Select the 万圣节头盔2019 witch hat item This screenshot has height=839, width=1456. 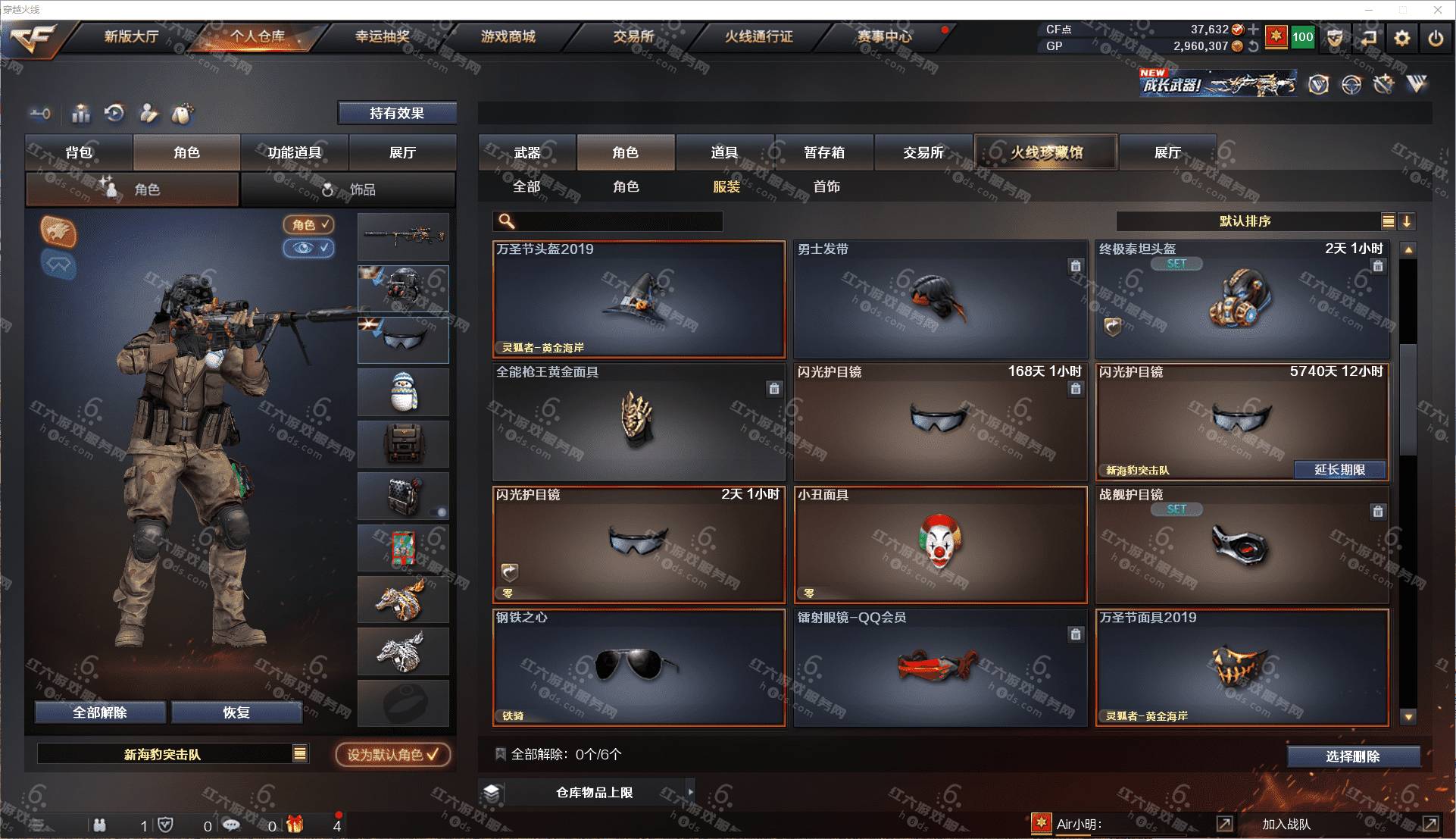point(639,299)
